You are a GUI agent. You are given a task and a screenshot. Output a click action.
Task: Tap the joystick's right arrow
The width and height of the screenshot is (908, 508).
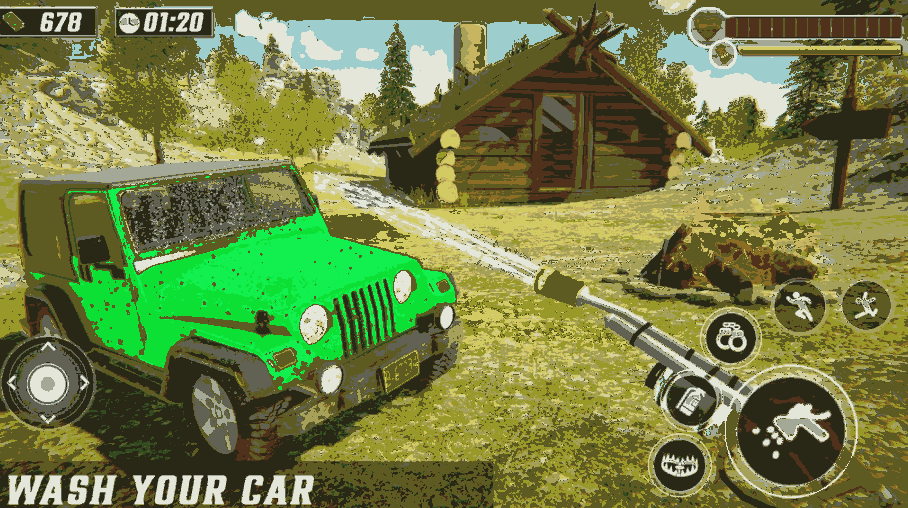coord(82,382)
